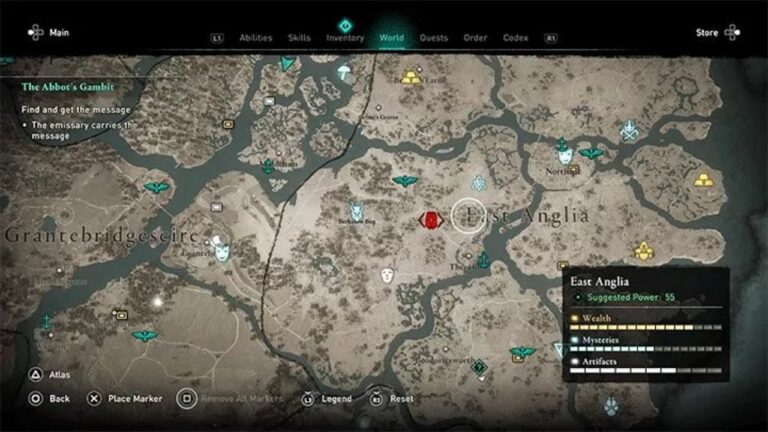
Task: Select the Inventory tab
Action: point(345,38)
